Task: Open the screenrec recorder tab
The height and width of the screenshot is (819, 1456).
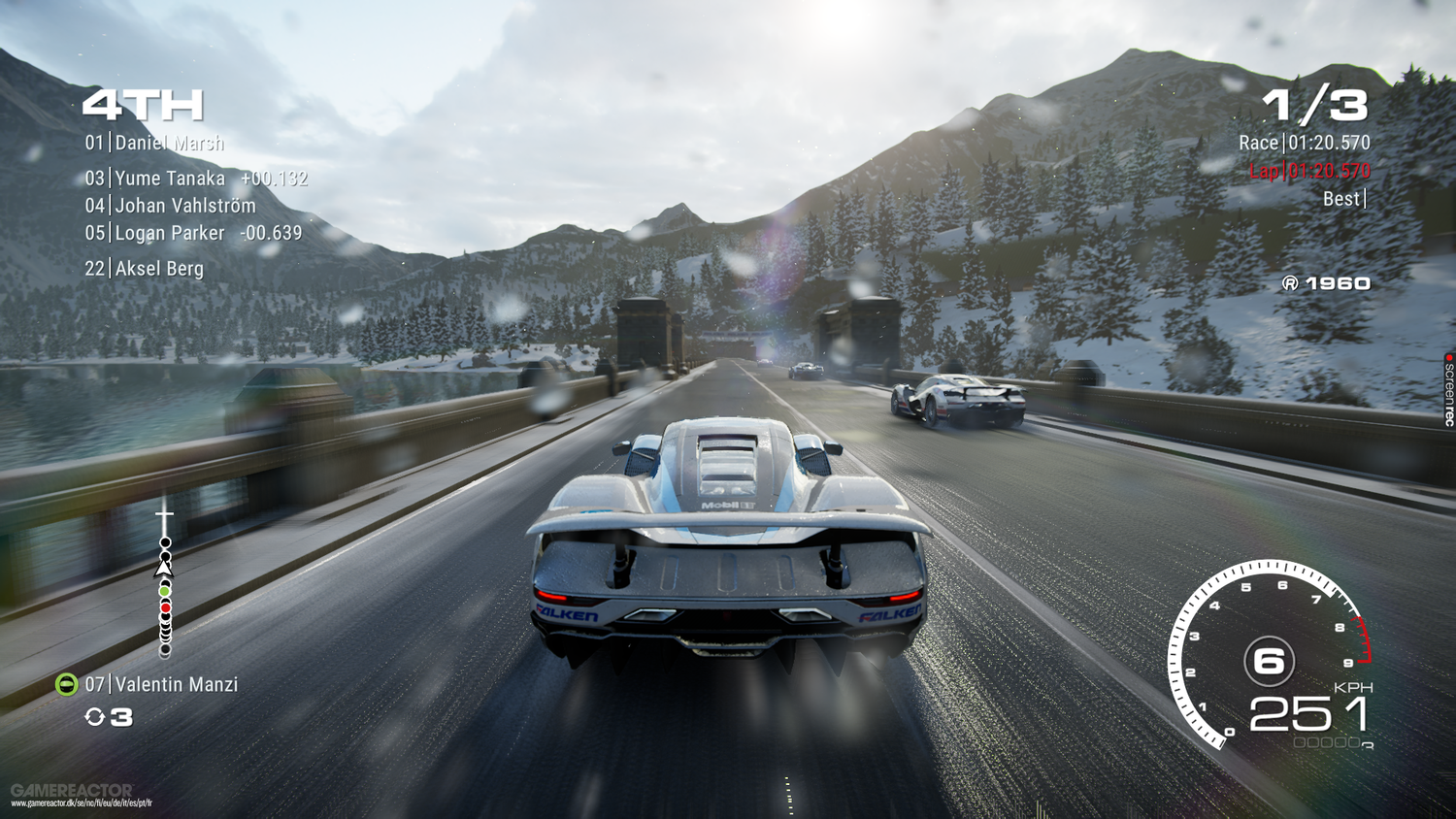Action: coord(1448,390)
